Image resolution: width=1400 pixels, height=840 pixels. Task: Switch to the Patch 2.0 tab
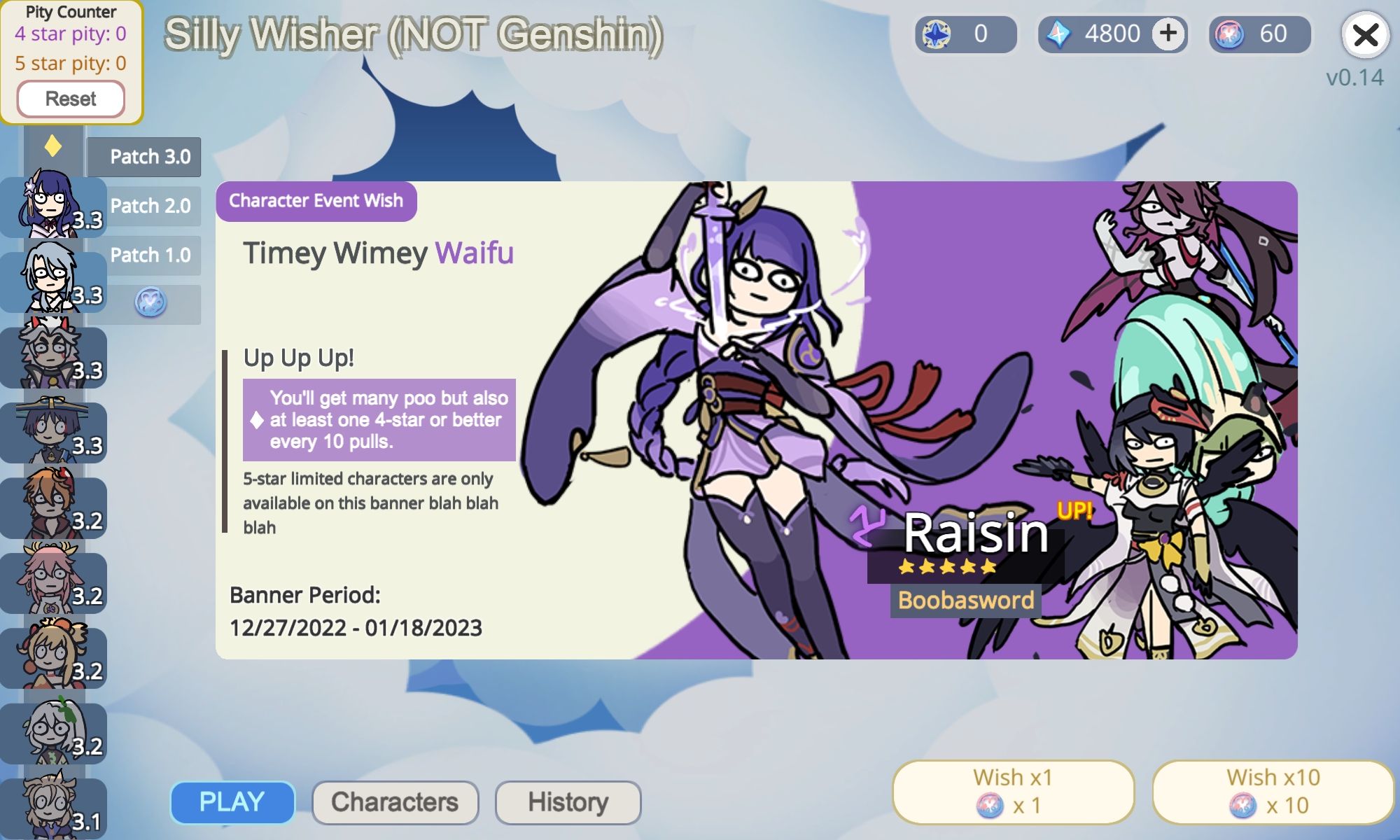click(x=150, y=206)
